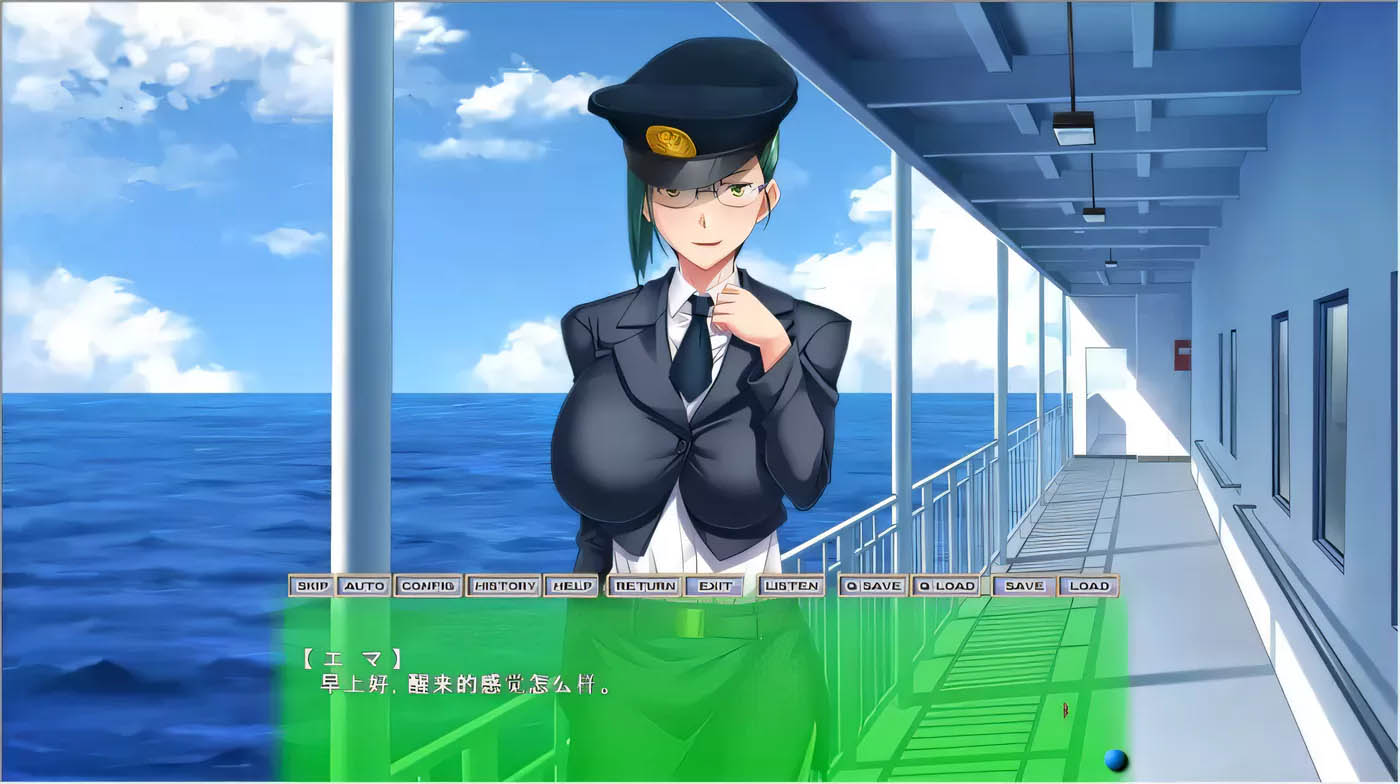
Task: Open the HELP screen
Action: 571,586
